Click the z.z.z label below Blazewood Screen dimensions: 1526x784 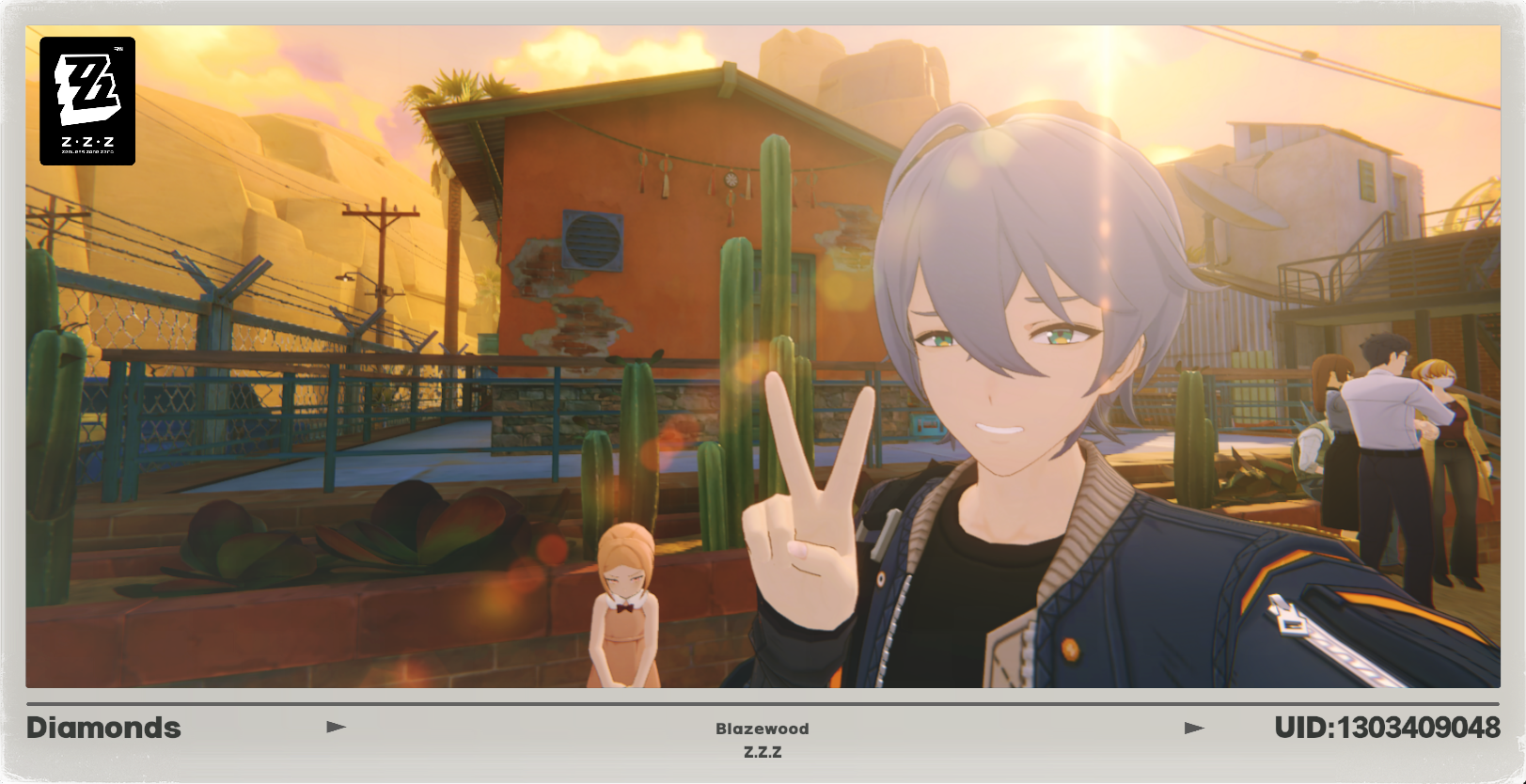click(x=763, y=751)
